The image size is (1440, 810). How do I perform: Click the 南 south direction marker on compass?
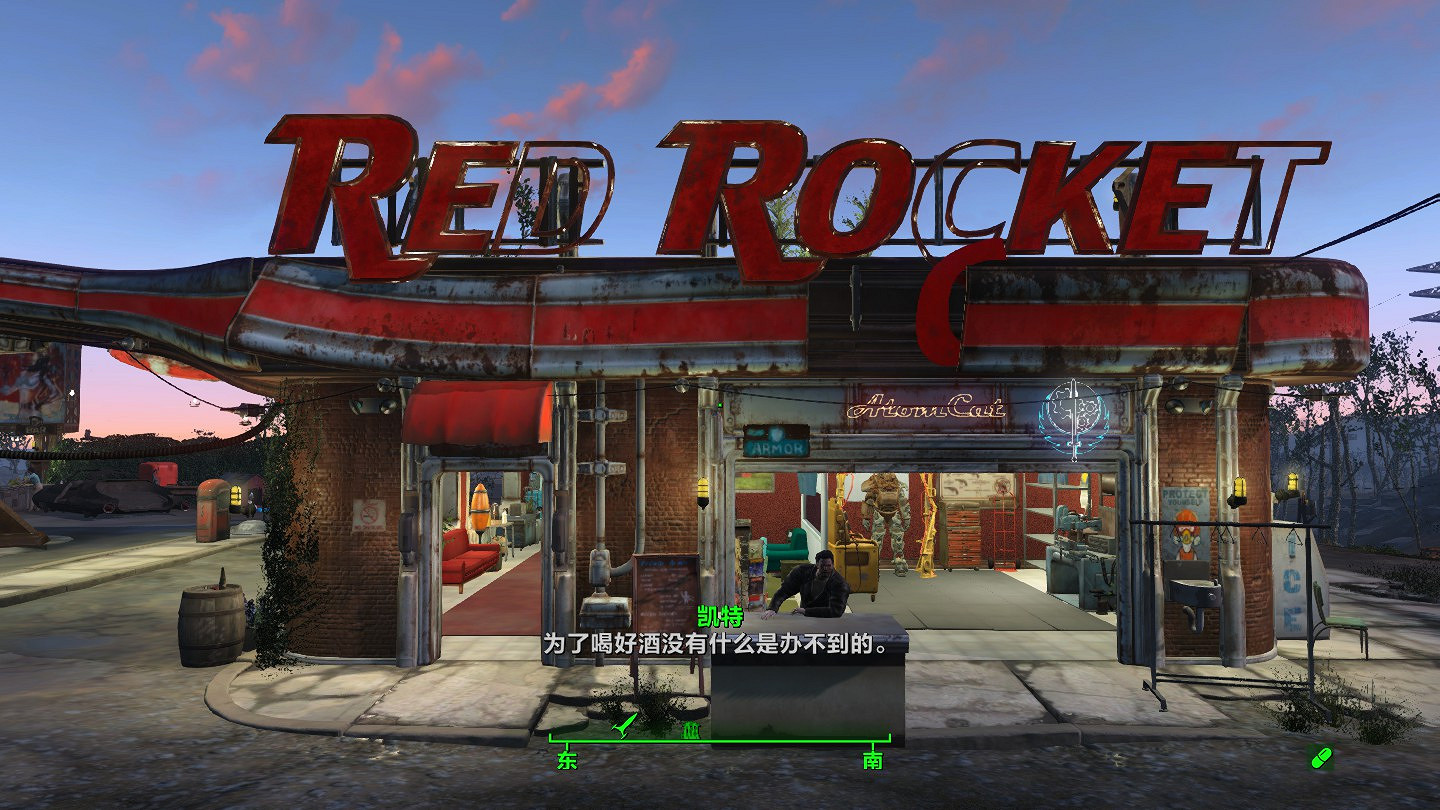click(873, 760)
